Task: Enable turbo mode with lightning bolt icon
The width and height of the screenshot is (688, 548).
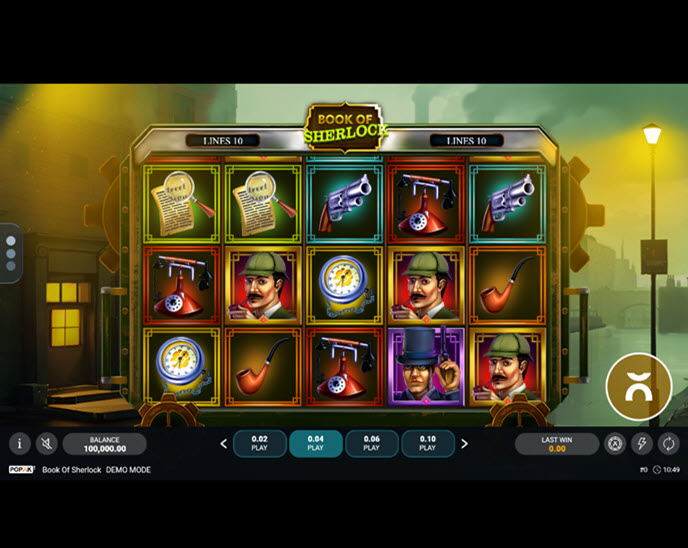Action: tap(642, 444)
